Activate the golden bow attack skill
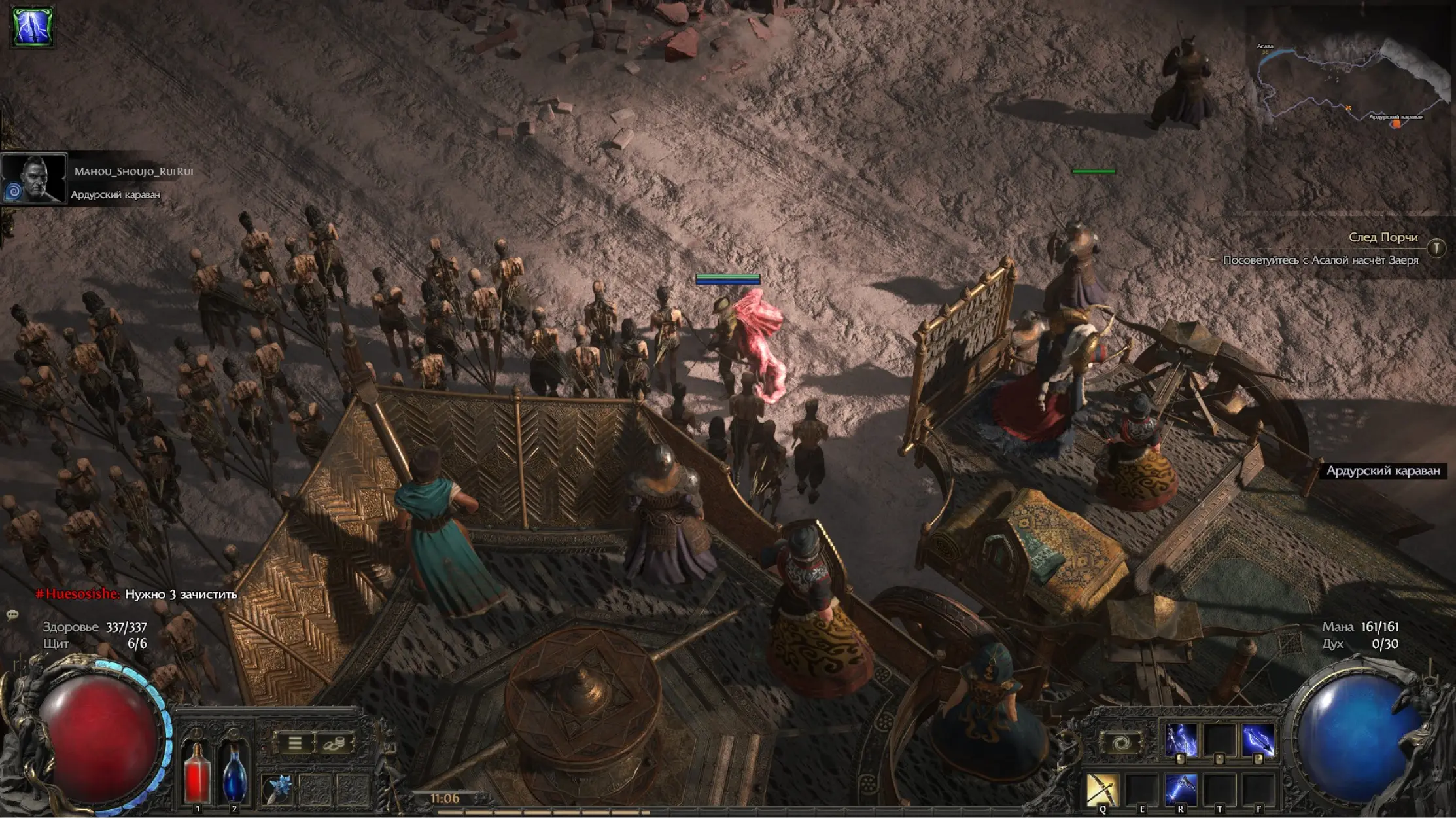Viewport: 1456px width, 818px height. [1102, 789]
